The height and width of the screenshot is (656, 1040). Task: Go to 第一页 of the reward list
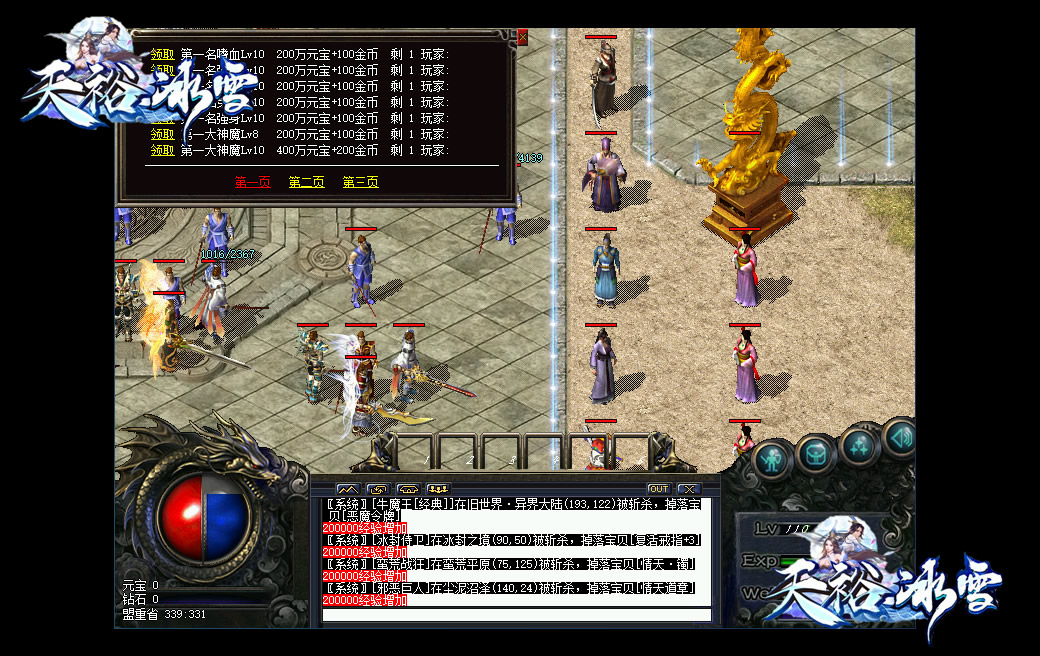pyautogui.click(x=252, y=182)
